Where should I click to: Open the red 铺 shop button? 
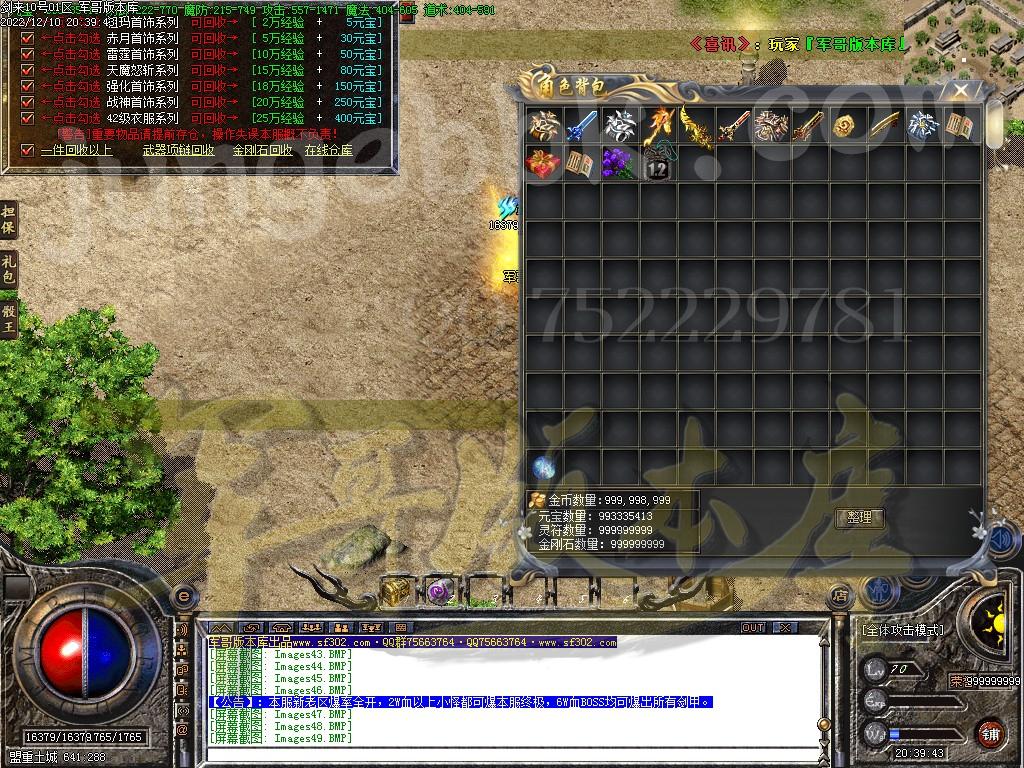[x=989, y=732]
